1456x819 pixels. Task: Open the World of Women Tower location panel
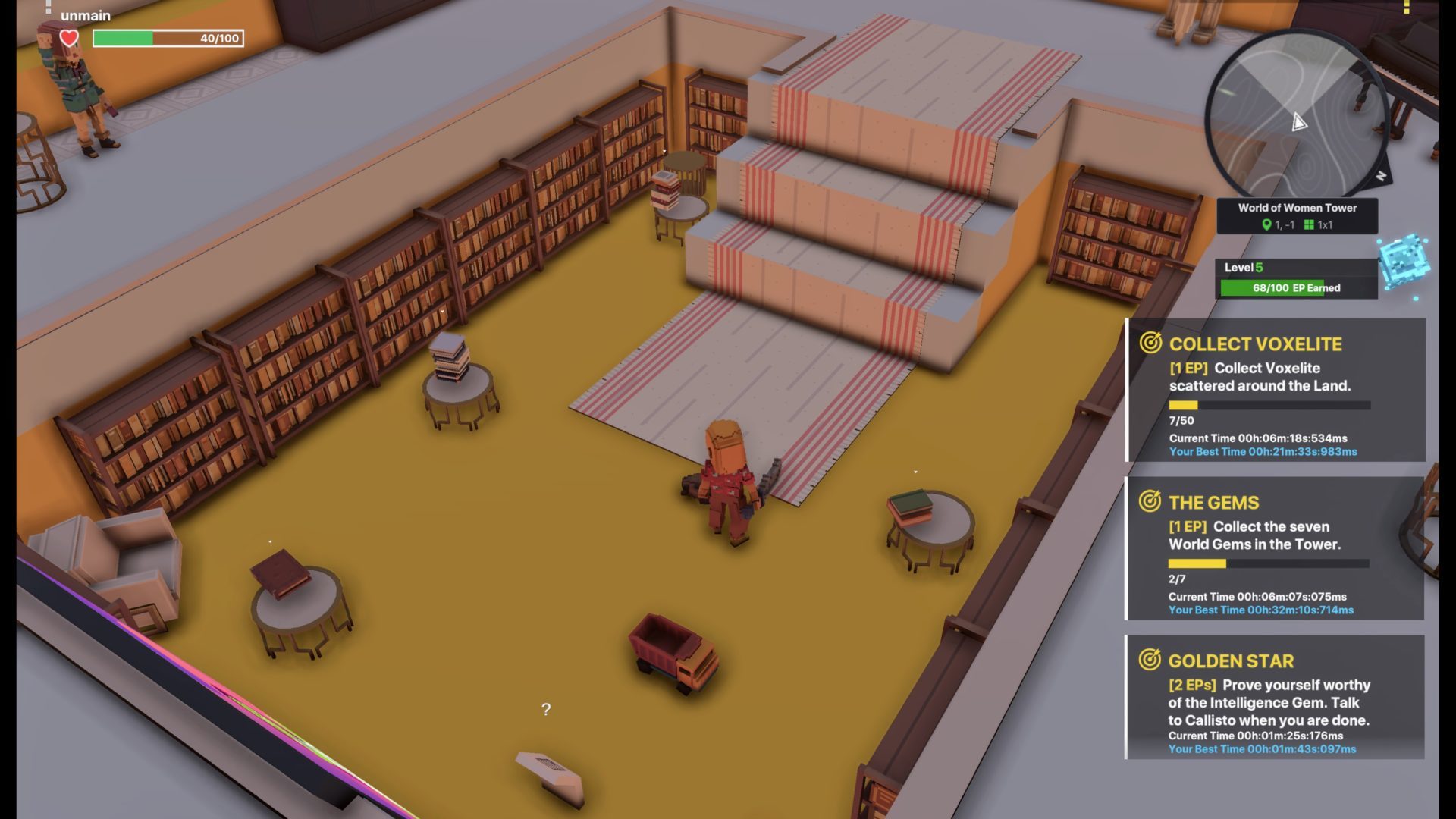pyautogui.click(x=1298, y=216)
